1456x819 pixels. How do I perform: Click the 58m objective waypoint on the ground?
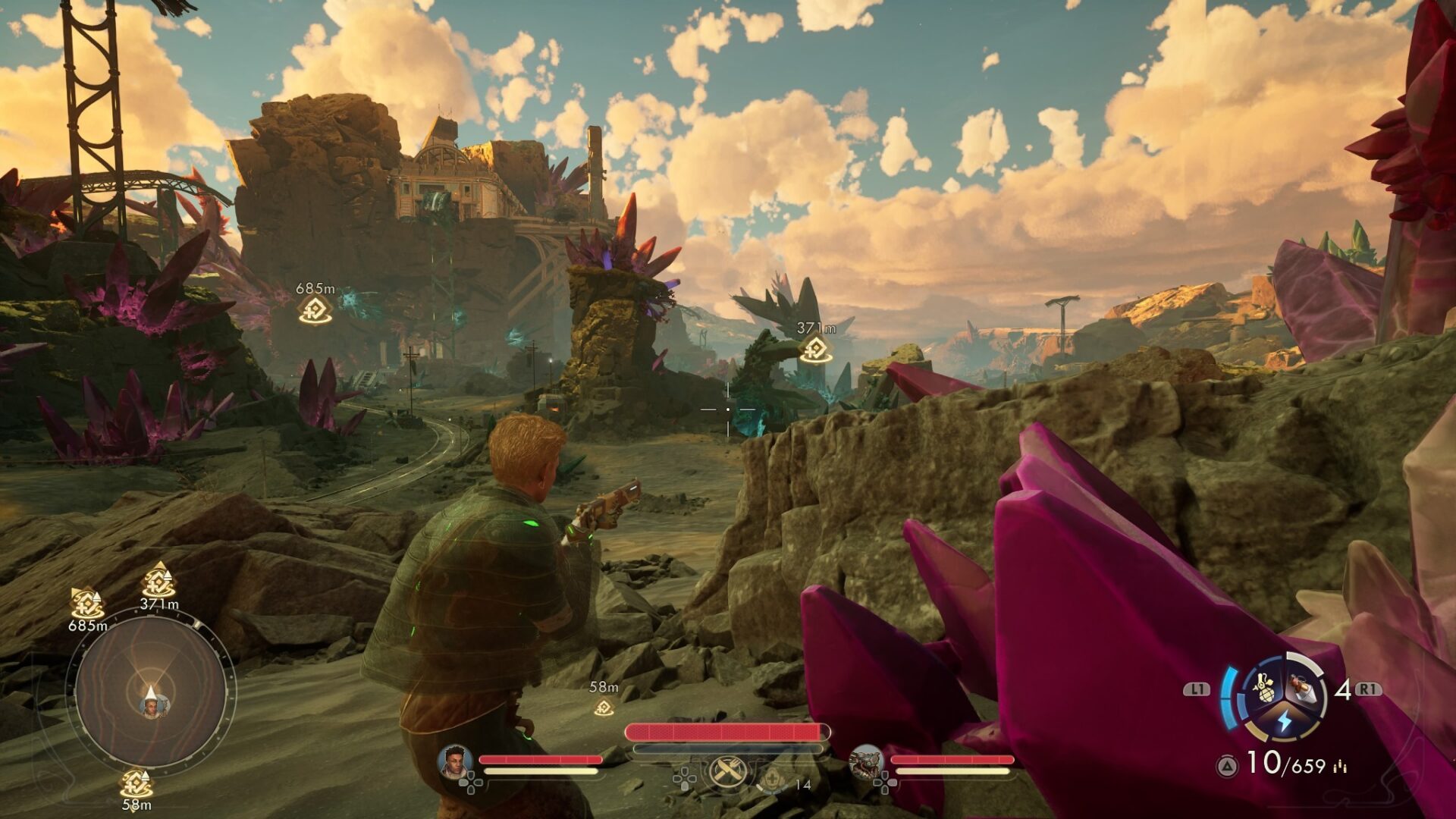[604, 708]
